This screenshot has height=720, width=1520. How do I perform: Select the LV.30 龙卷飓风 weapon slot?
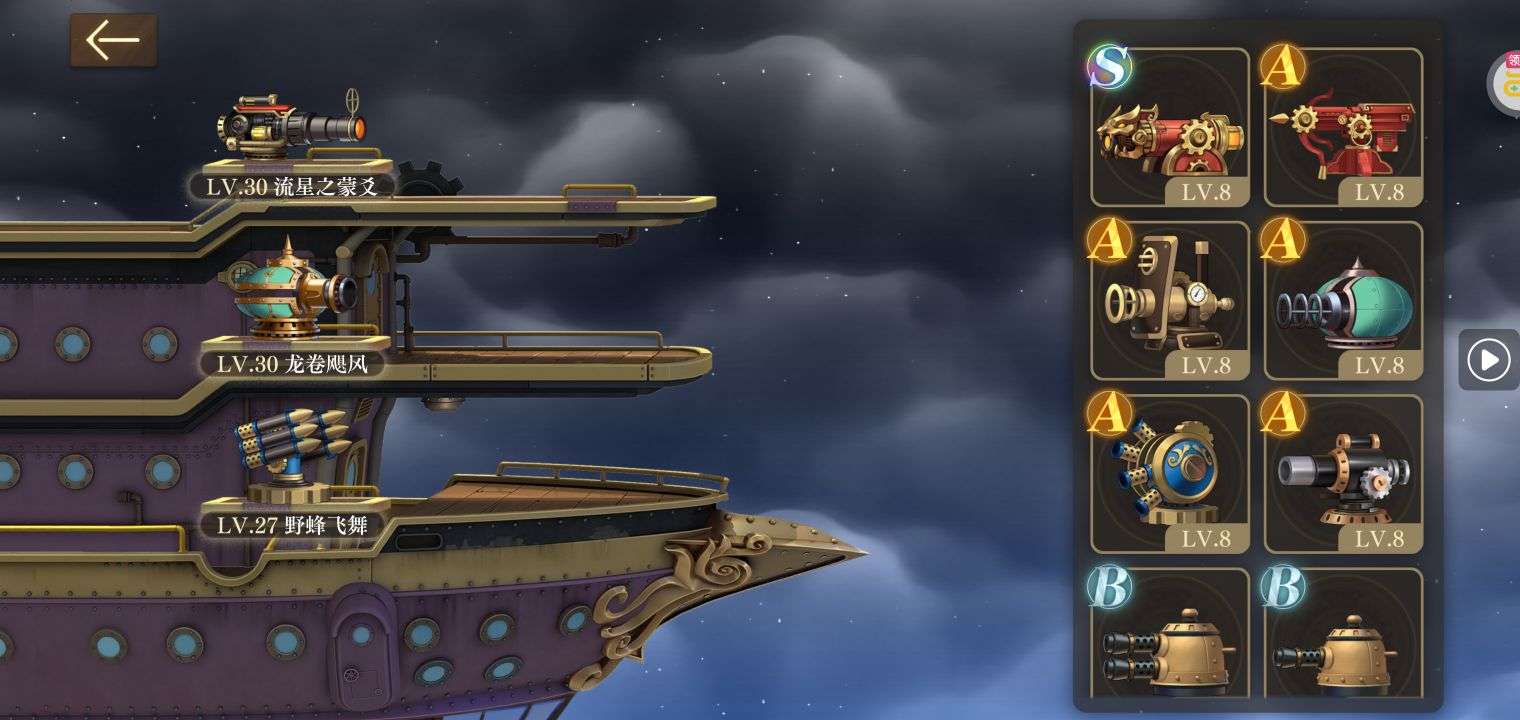pos(292,300)
